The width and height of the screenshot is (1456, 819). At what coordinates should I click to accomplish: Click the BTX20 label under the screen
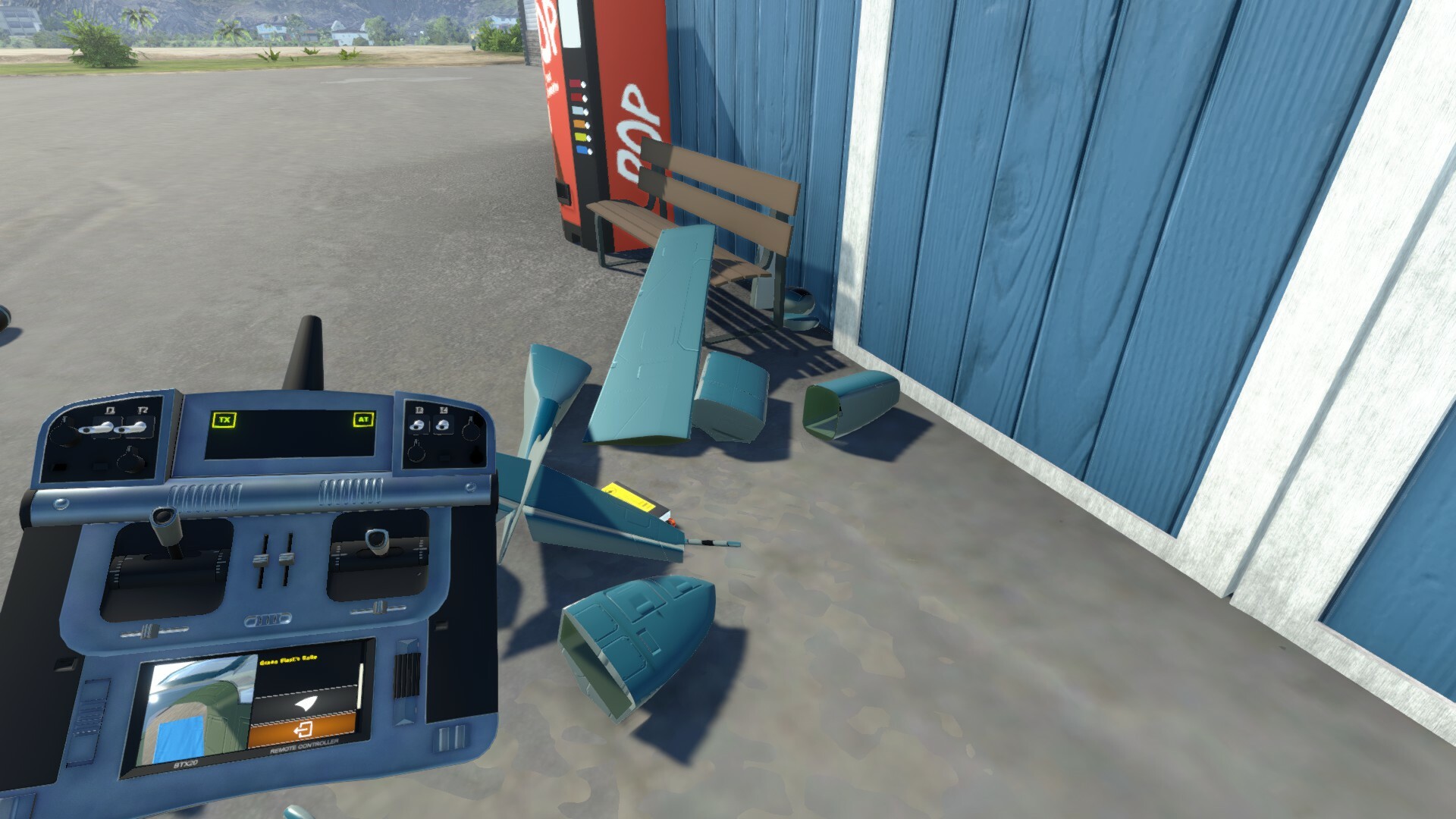(x=187, y=763)
